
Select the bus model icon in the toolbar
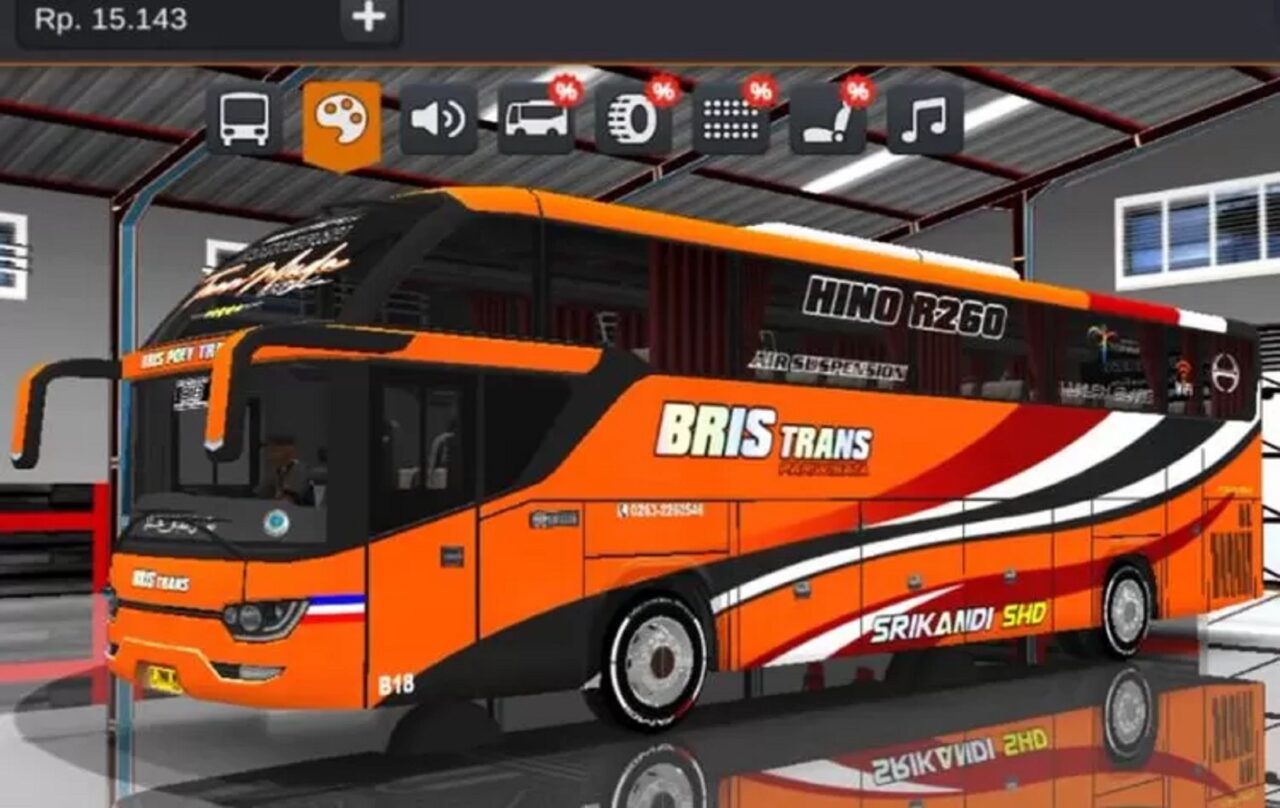click(243, 120)
